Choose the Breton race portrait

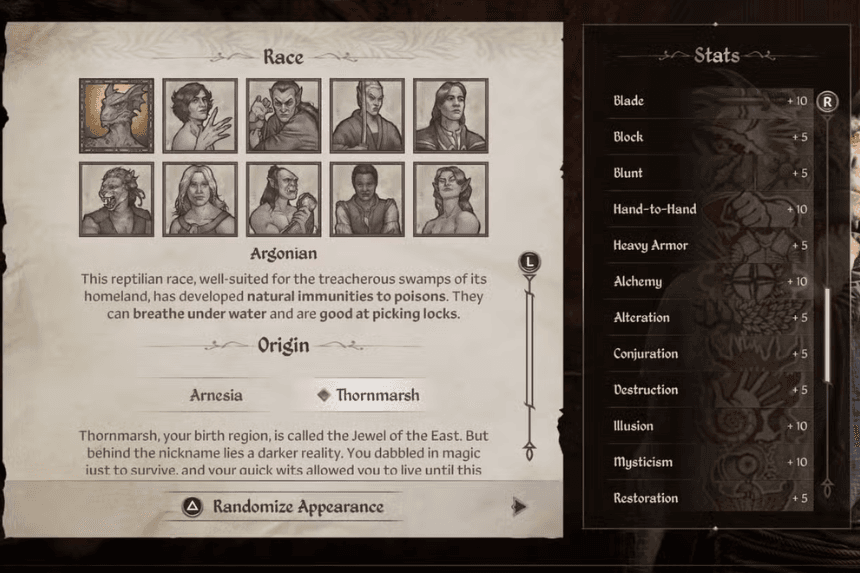click(200, 116)
